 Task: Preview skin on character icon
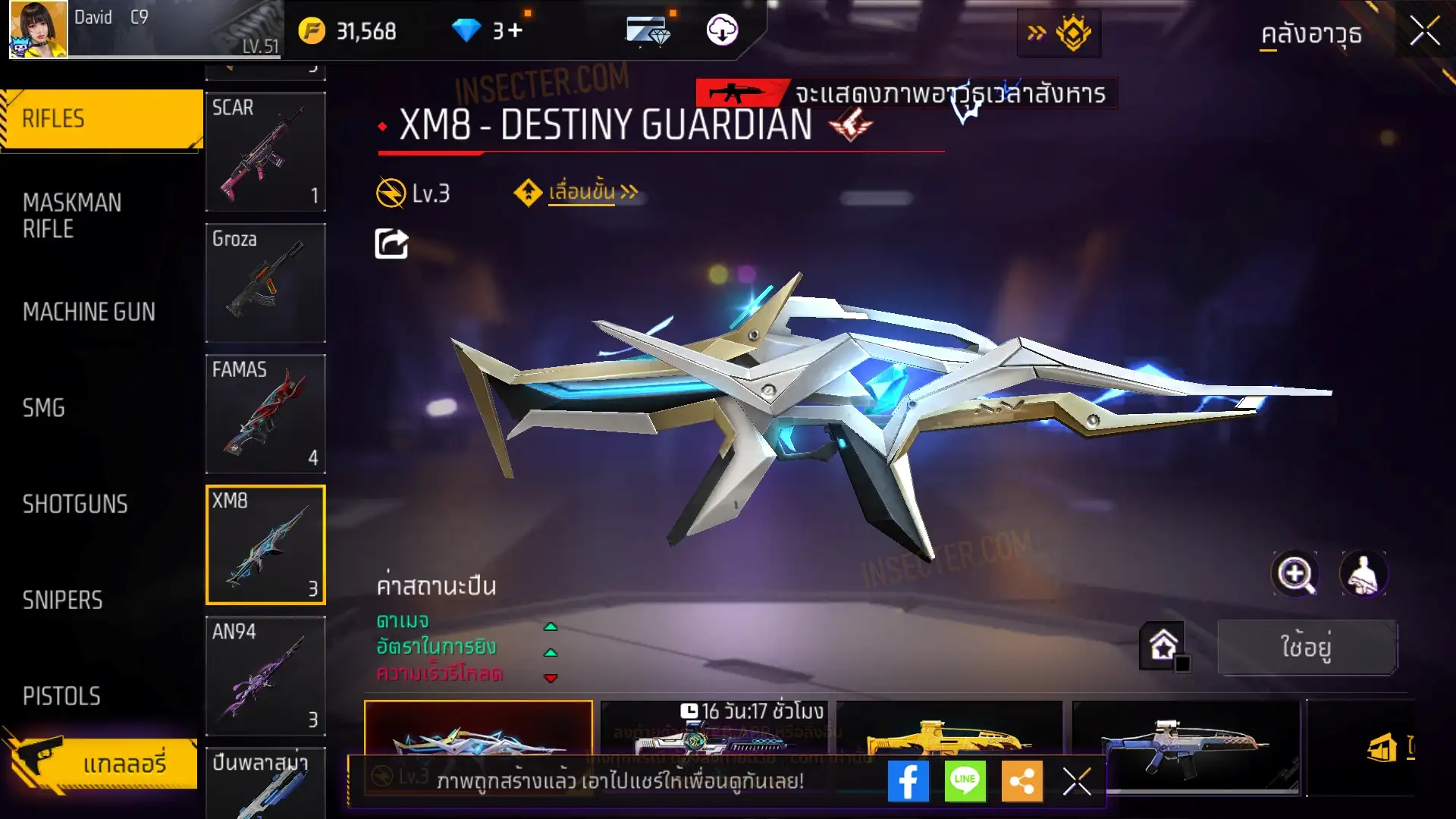pos(1363,574)
